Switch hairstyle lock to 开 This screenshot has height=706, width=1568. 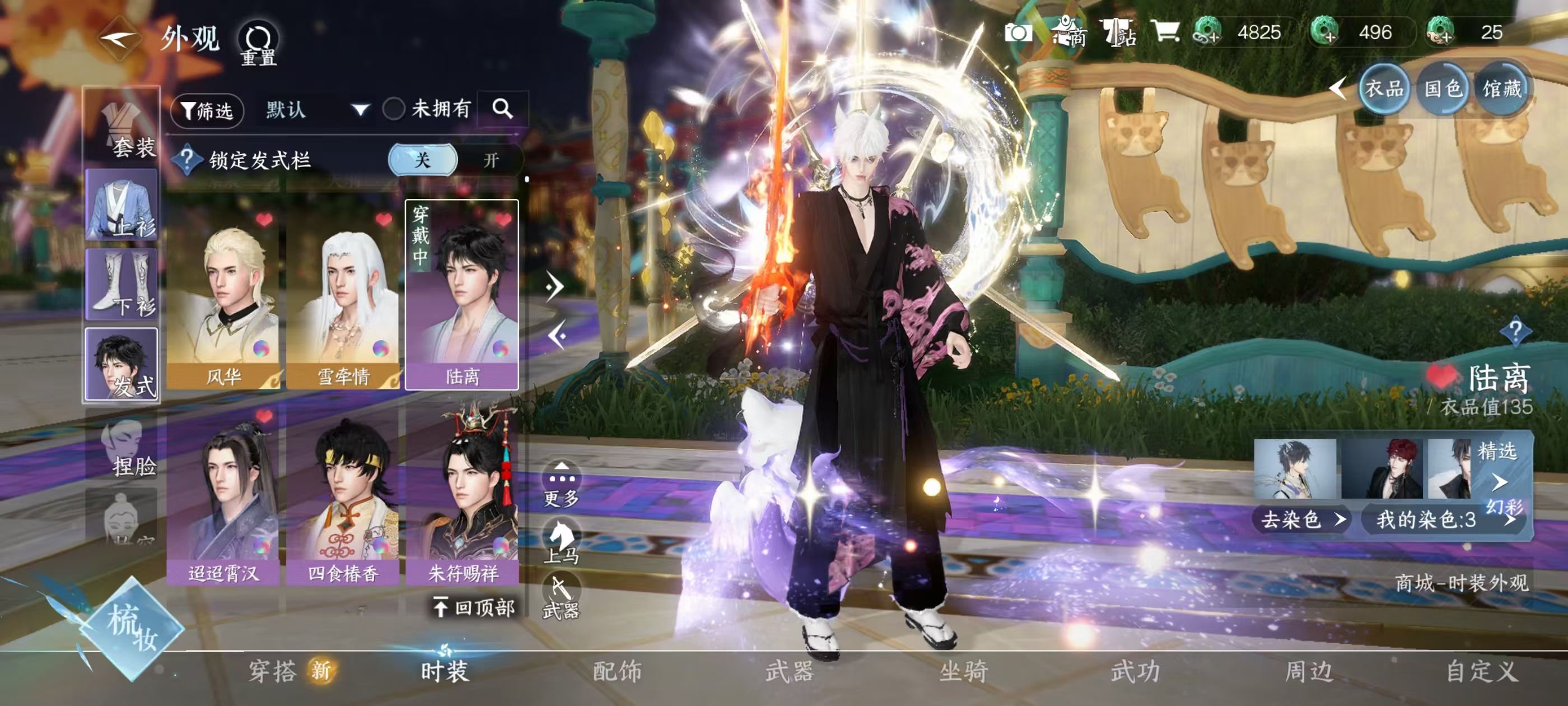(x=491, y=160)
